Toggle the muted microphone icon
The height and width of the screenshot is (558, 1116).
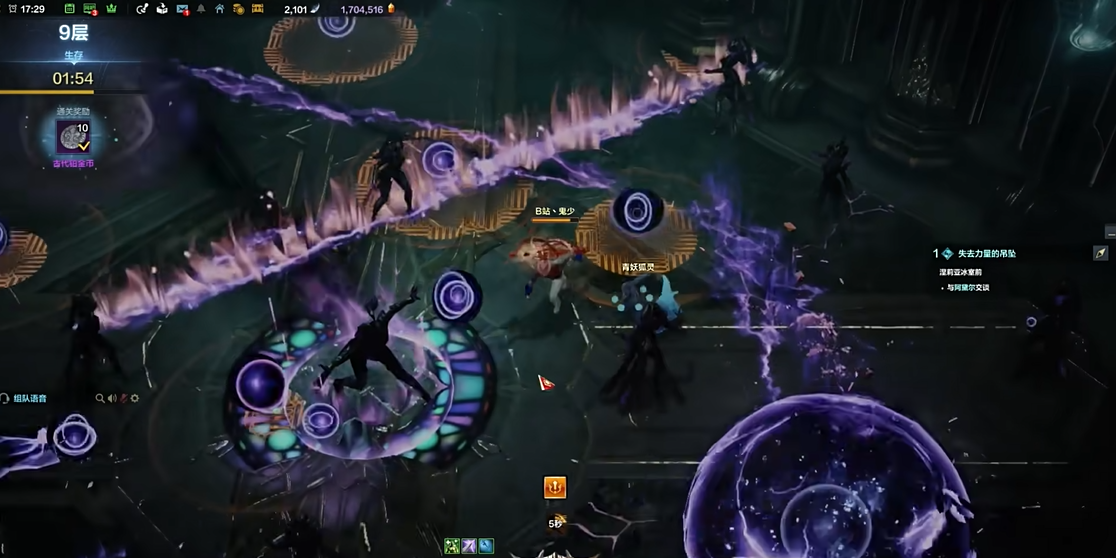click(123, 398)
